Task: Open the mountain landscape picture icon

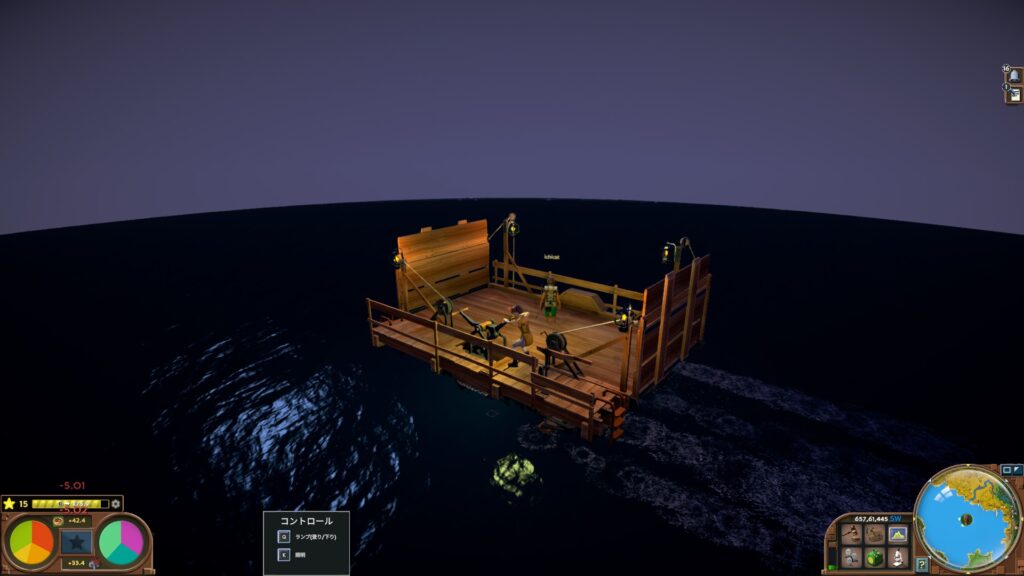Action: [898, 535]
